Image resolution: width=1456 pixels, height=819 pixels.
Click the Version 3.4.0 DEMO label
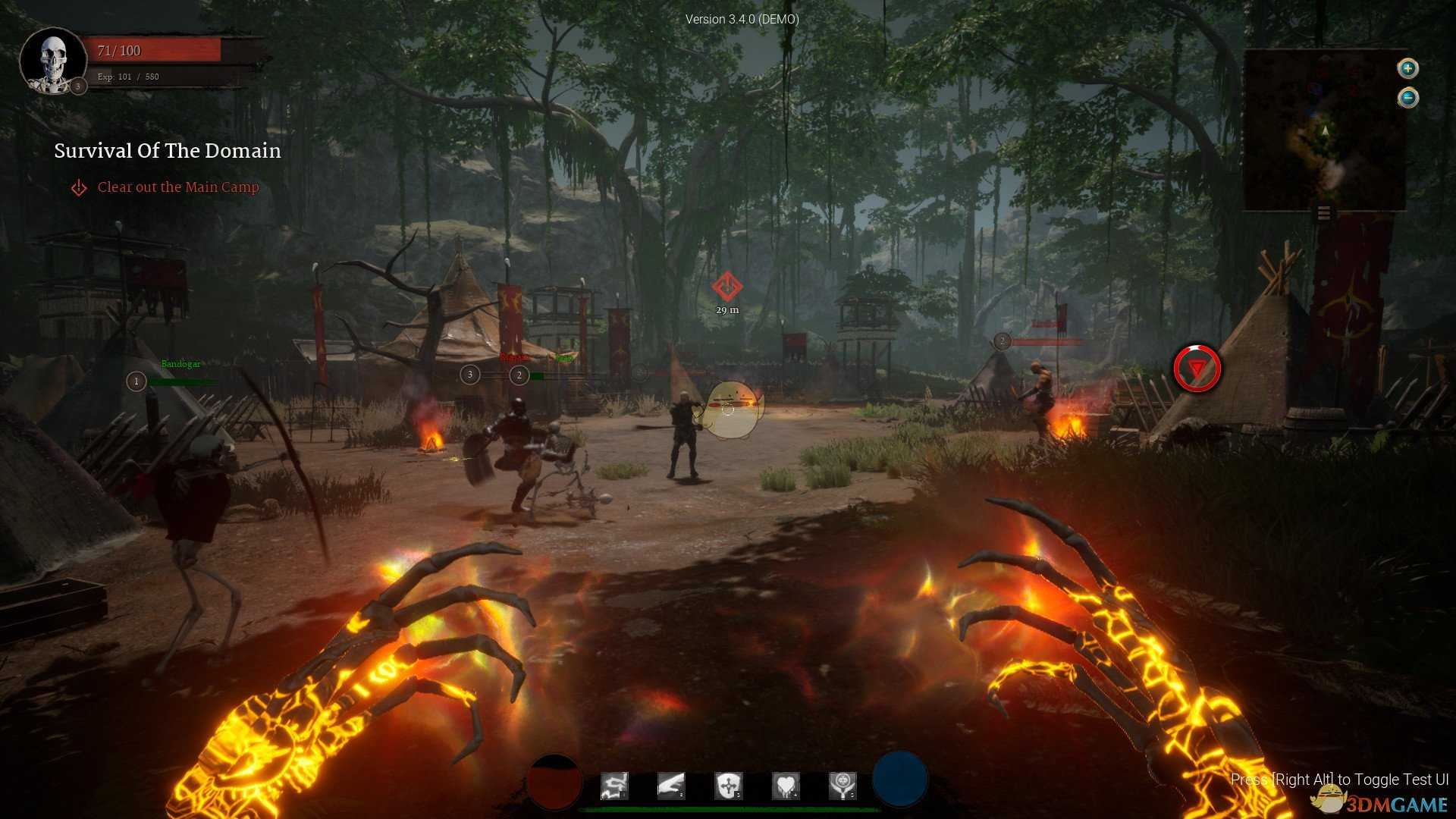tap(741, 19)
